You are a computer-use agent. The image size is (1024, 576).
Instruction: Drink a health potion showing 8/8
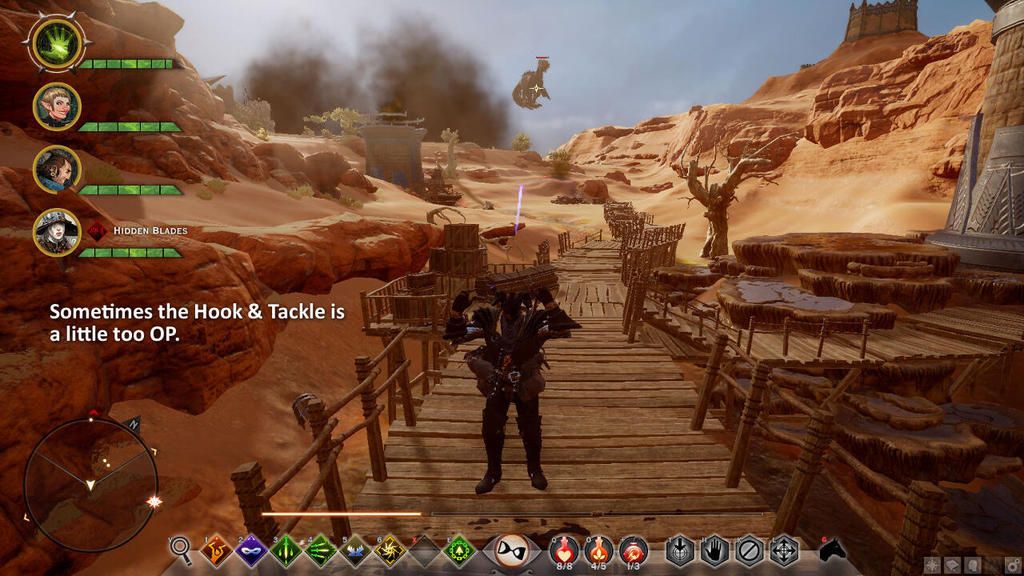pyautogui.click(x=565, y=550)
